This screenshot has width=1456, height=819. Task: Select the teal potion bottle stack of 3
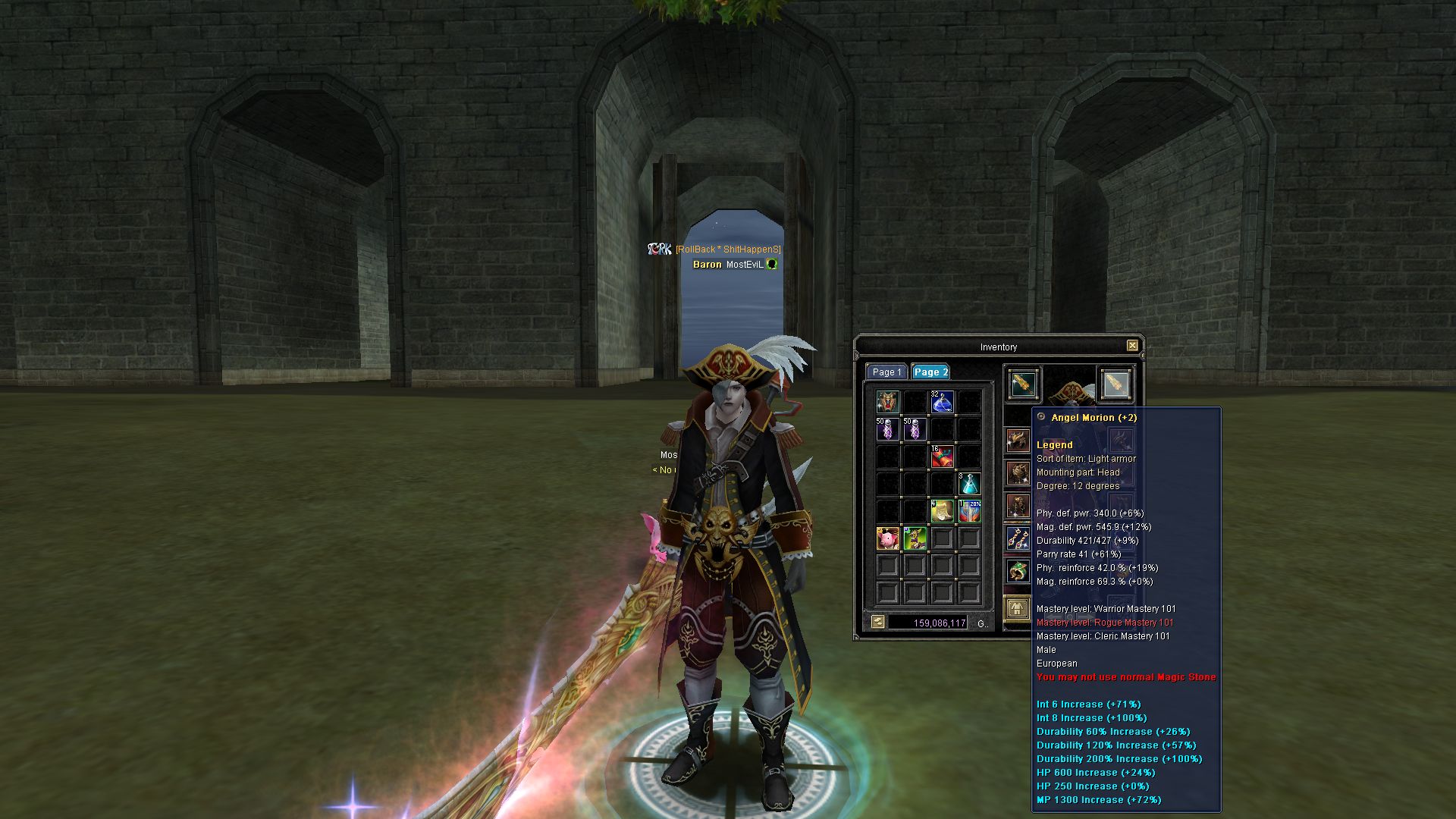coord(969,484)
